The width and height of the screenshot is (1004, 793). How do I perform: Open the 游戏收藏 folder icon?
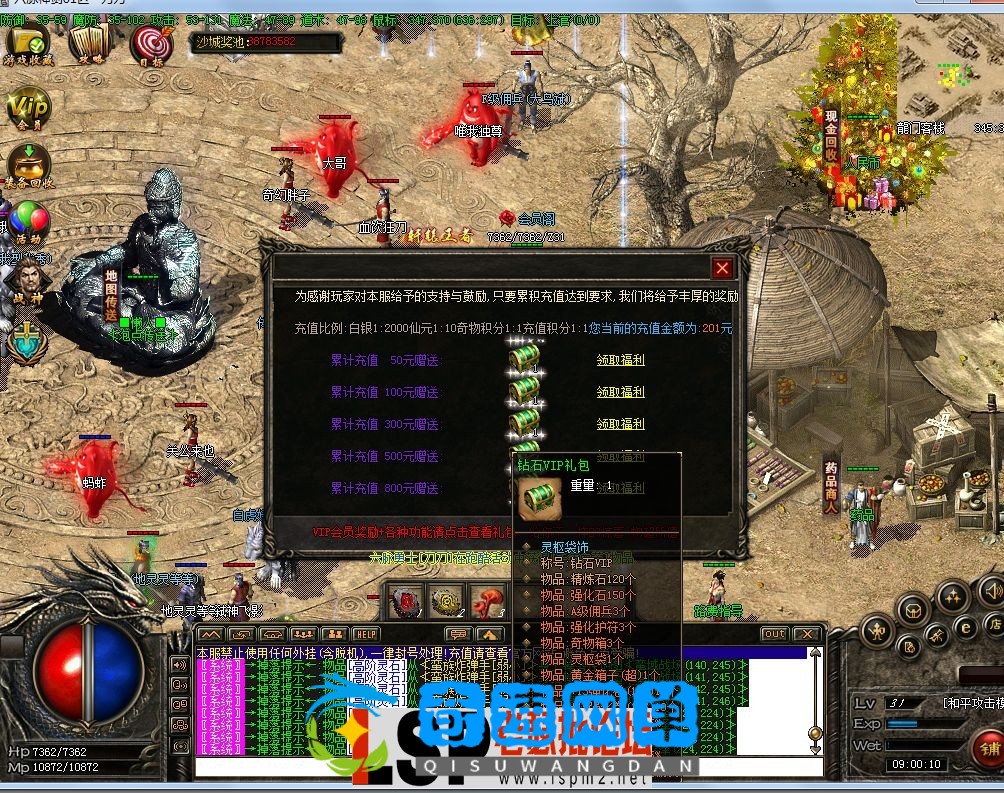pyautogui.click(x=28, y=43)
